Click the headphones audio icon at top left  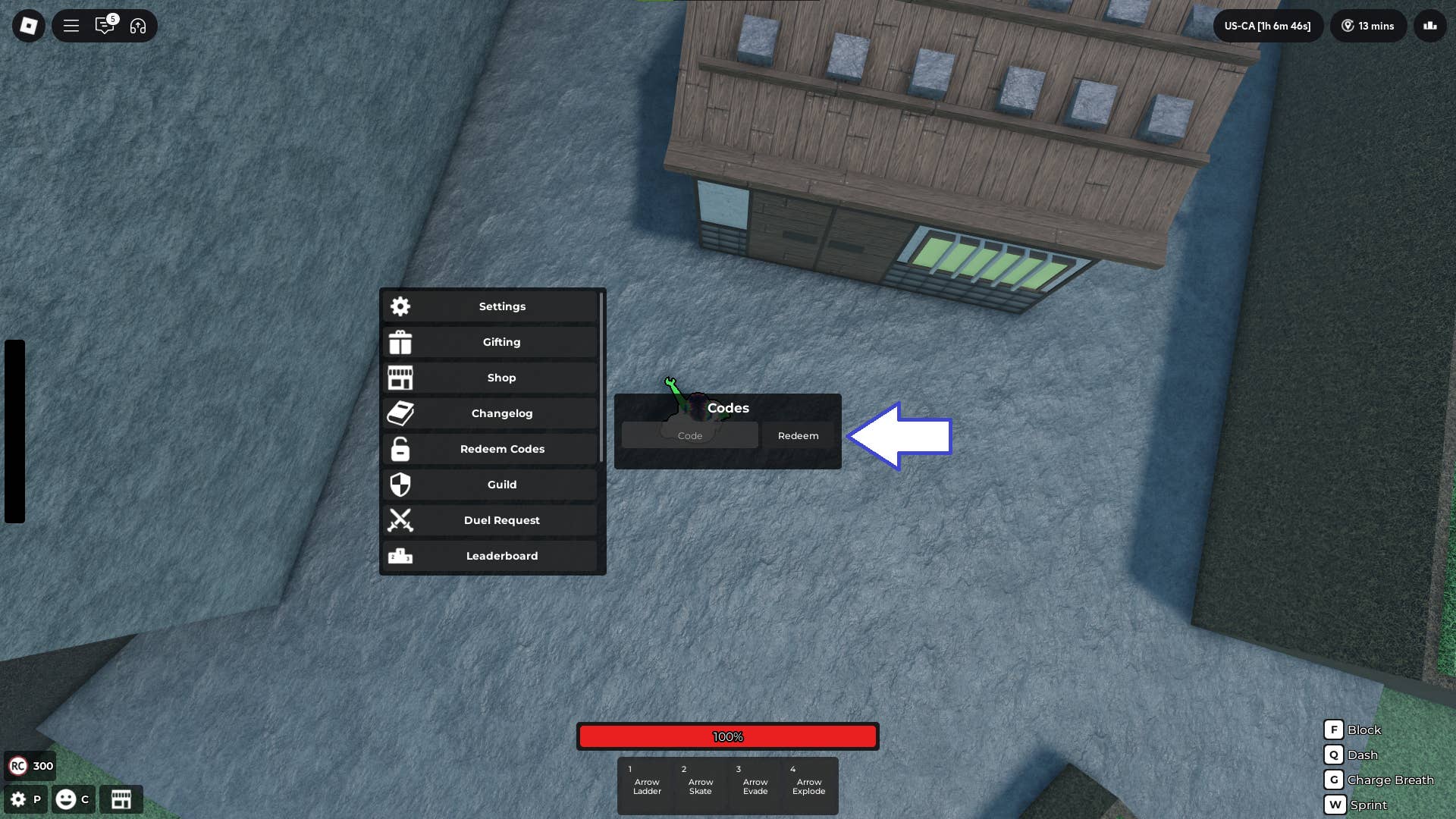click(136, 26)
